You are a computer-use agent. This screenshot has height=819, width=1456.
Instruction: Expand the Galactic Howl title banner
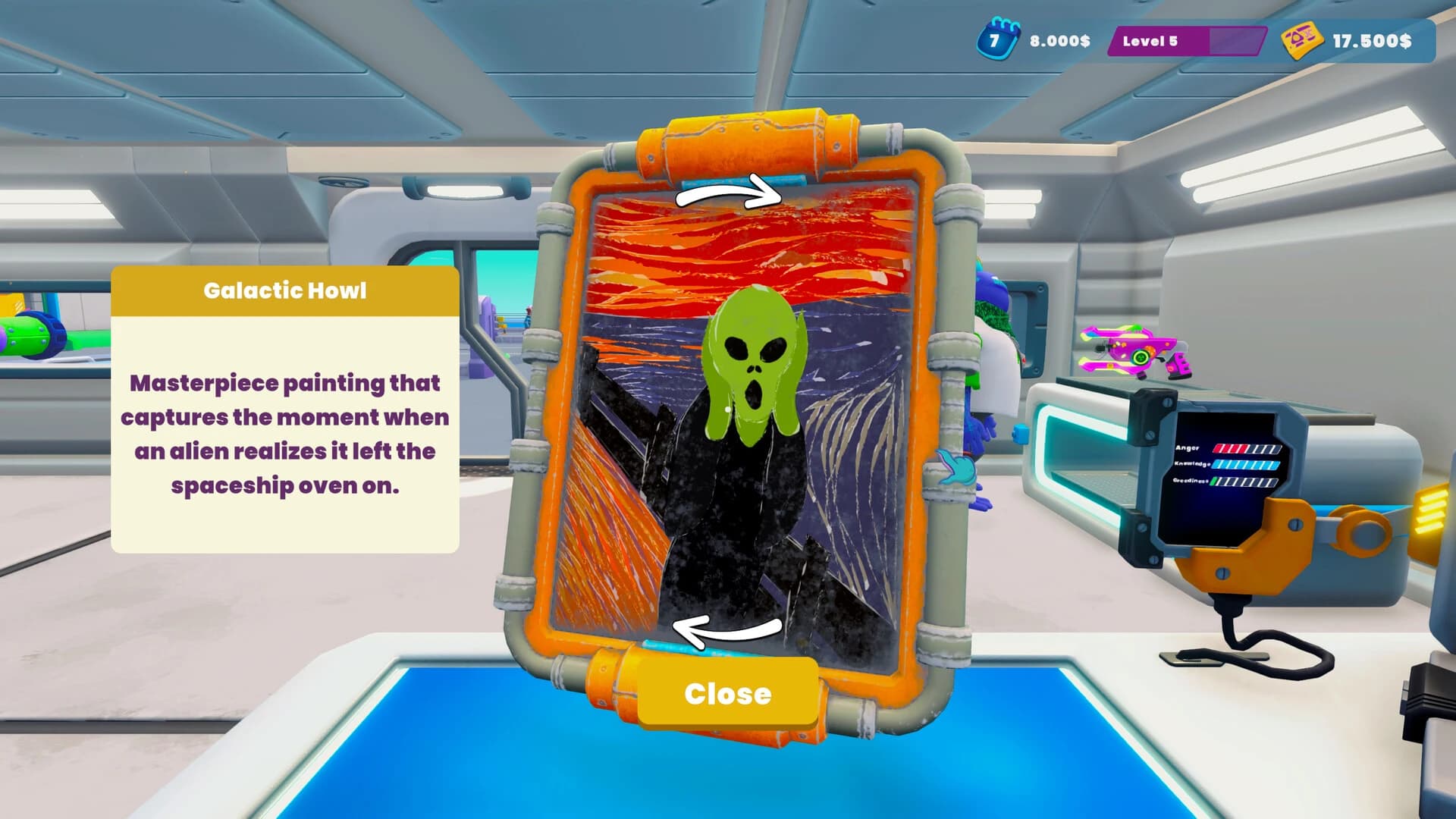286,290
